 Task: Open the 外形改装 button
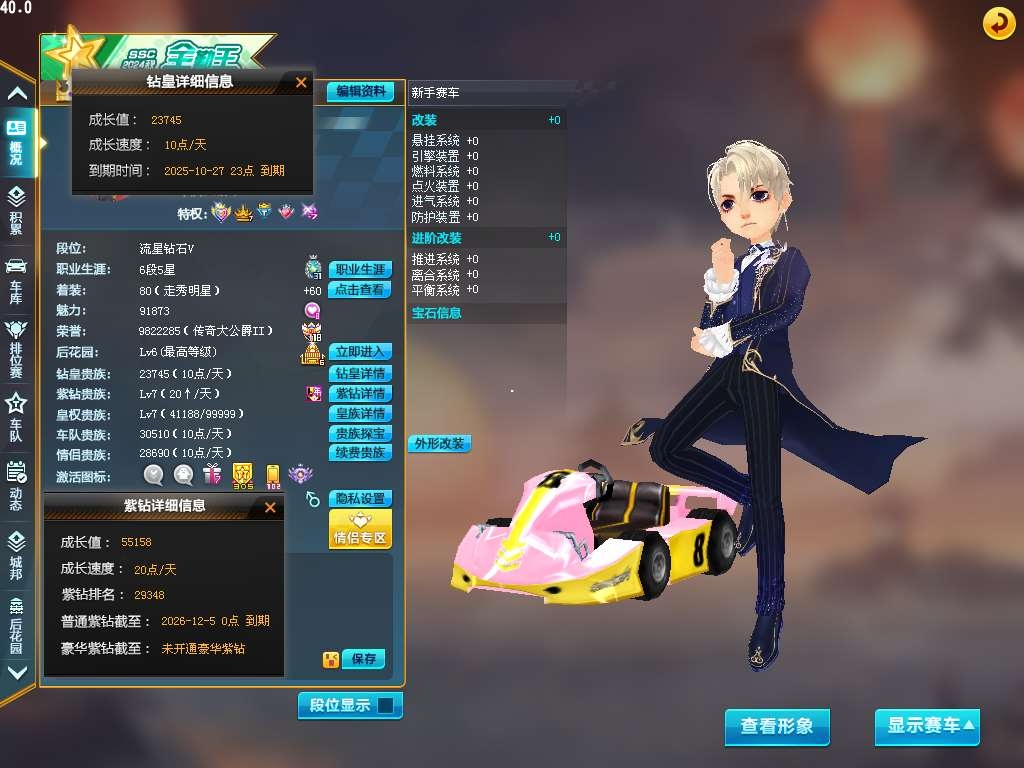tap(439, 443)
